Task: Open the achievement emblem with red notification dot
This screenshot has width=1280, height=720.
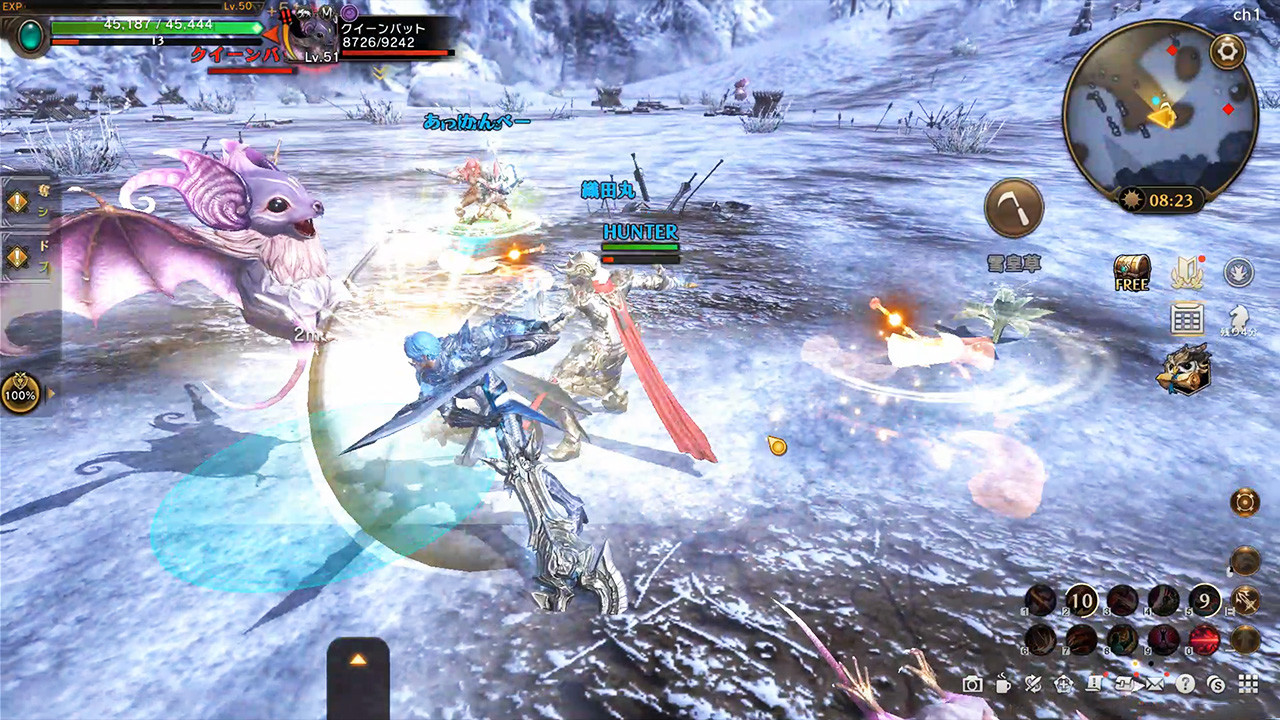Action: pos(1187,270)
